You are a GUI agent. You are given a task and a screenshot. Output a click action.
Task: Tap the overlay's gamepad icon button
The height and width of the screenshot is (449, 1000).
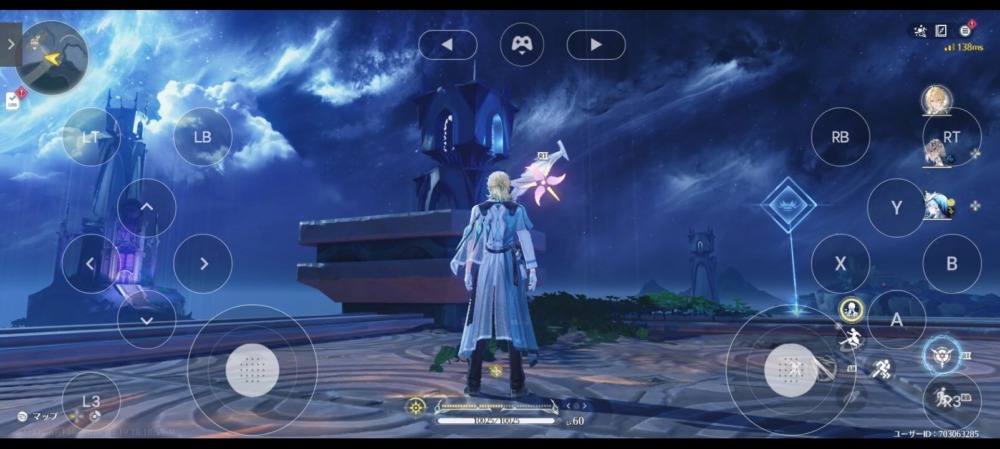(522, 44)
